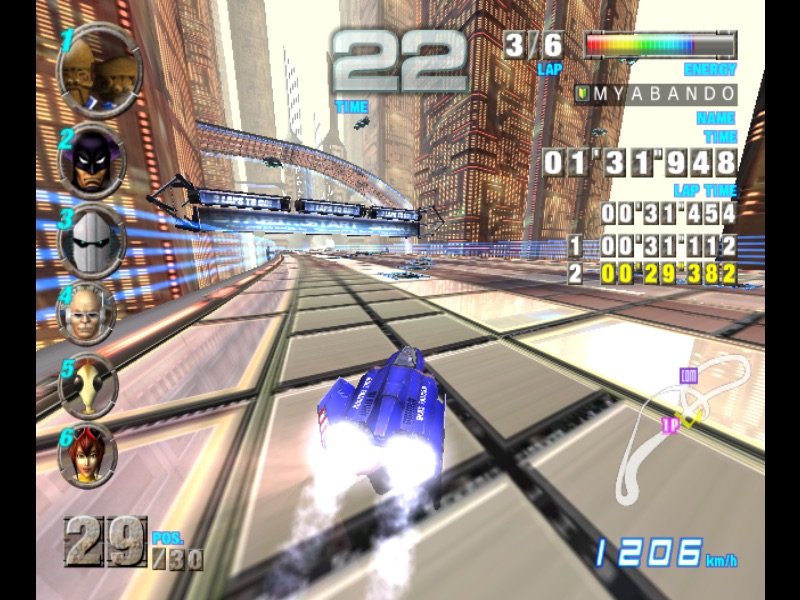The image size is (800, 600).
Task: Click the 1P player marker on minimap
Action: click(x=672, y=425)
